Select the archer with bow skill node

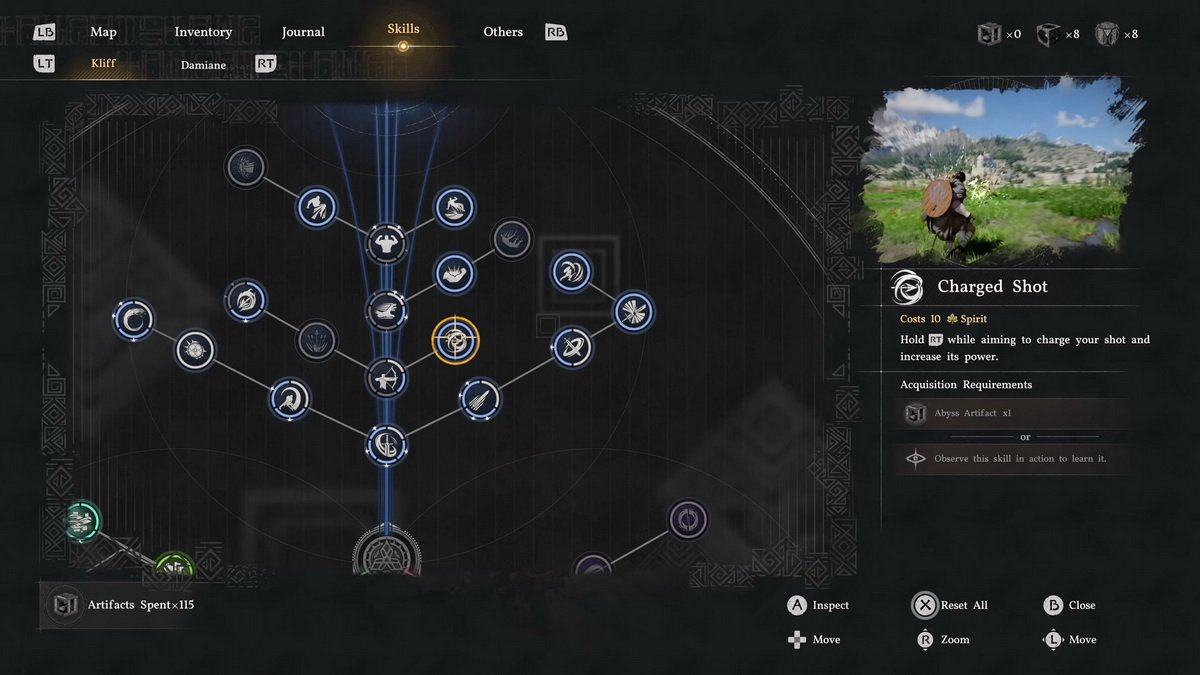(386, 378)
